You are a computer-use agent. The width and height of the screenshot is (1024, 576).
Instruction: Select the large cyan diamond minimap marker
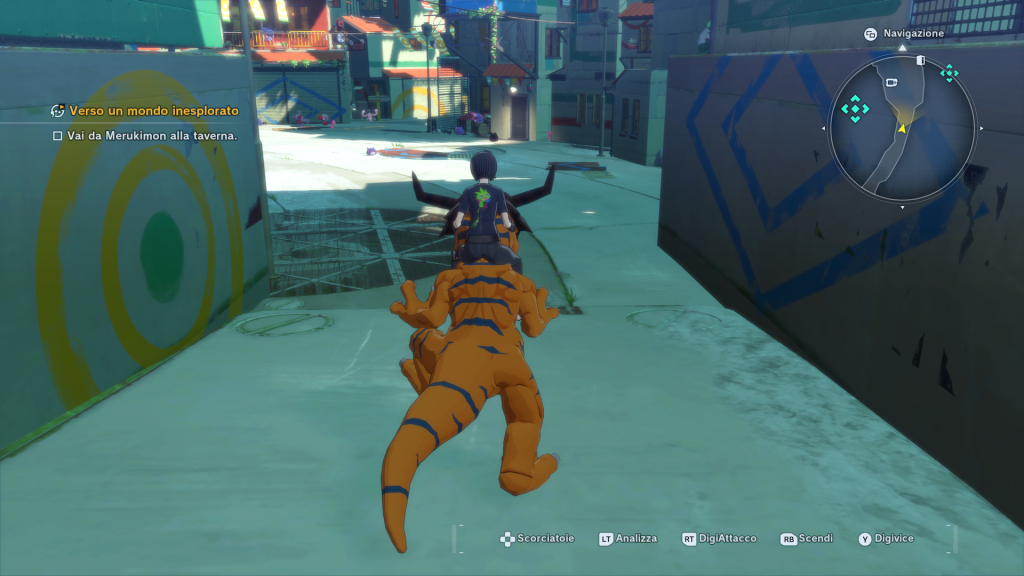[855, 108]
